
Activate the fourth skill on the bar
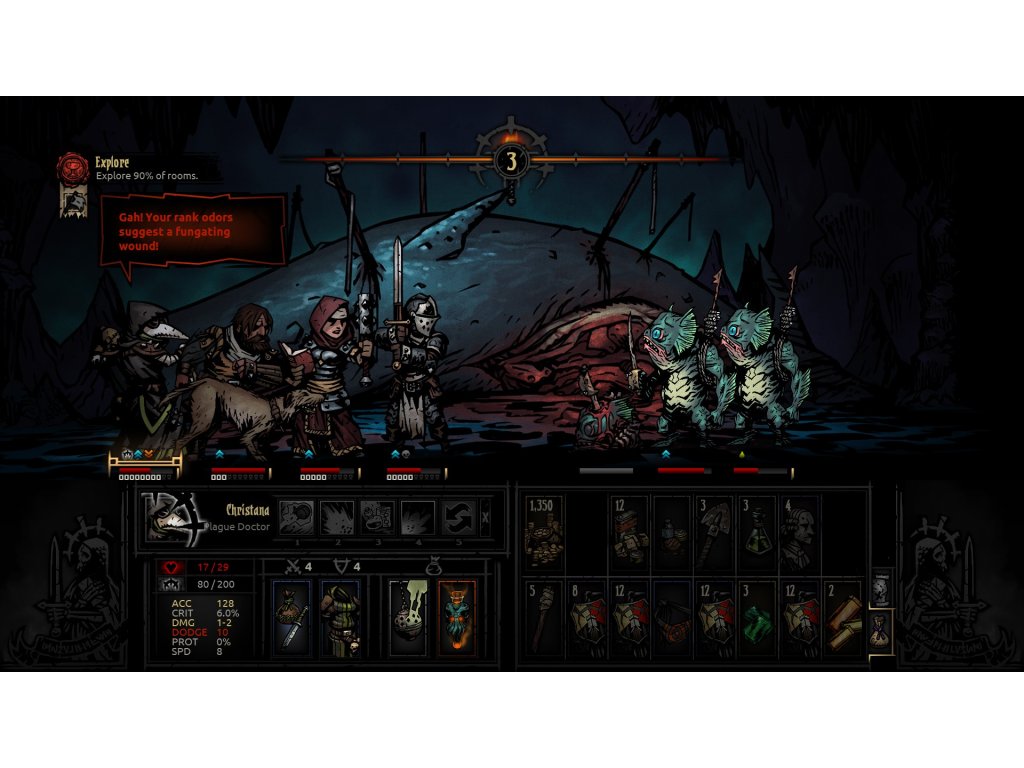pyautogui.click(x=417, y=517)
